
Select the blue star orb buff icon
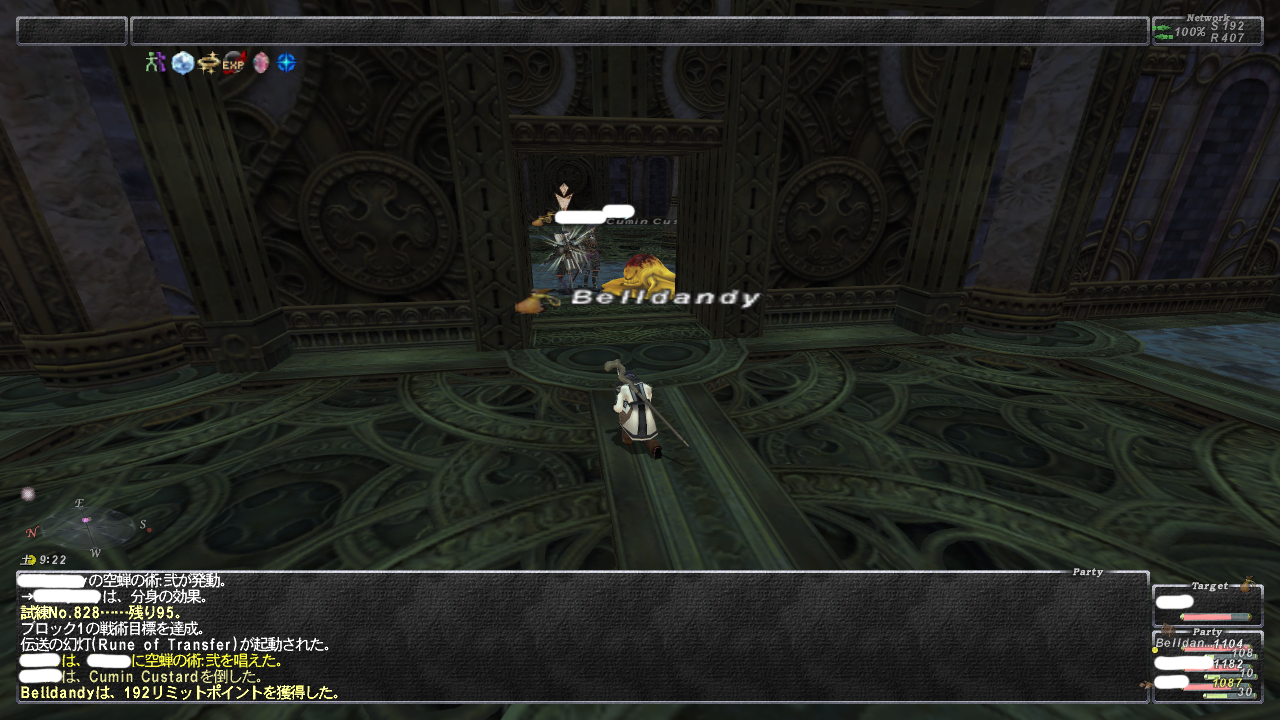287,63
